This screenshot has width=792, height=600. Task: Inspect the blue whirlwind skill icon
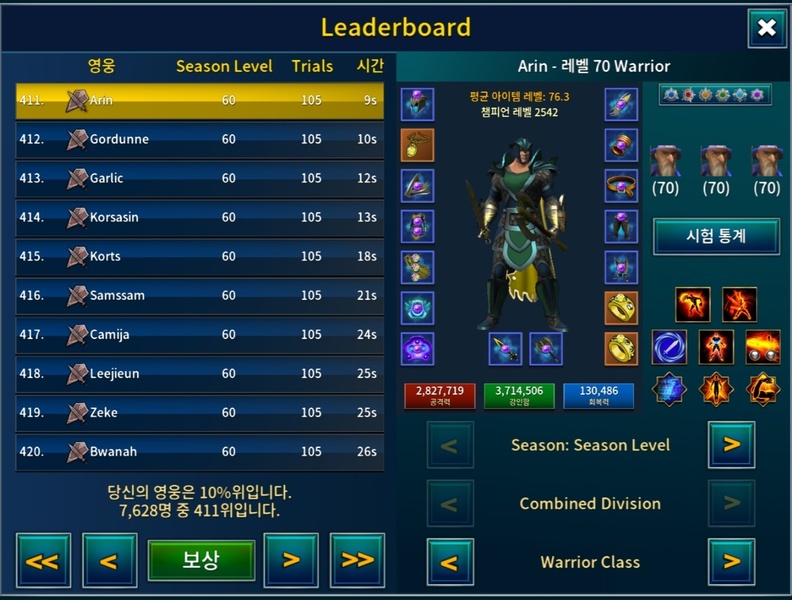[669, 347]
